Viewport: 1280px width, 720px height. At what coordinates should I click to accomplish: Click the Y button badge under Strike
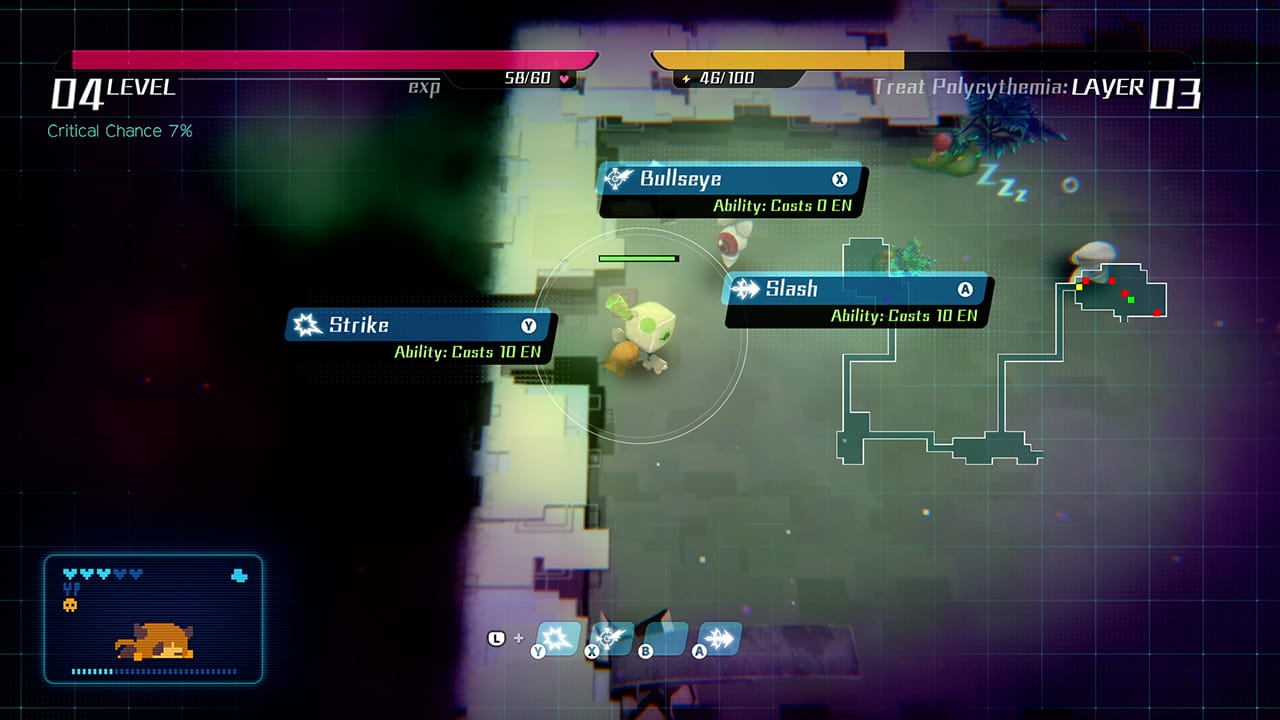(529, 325)
